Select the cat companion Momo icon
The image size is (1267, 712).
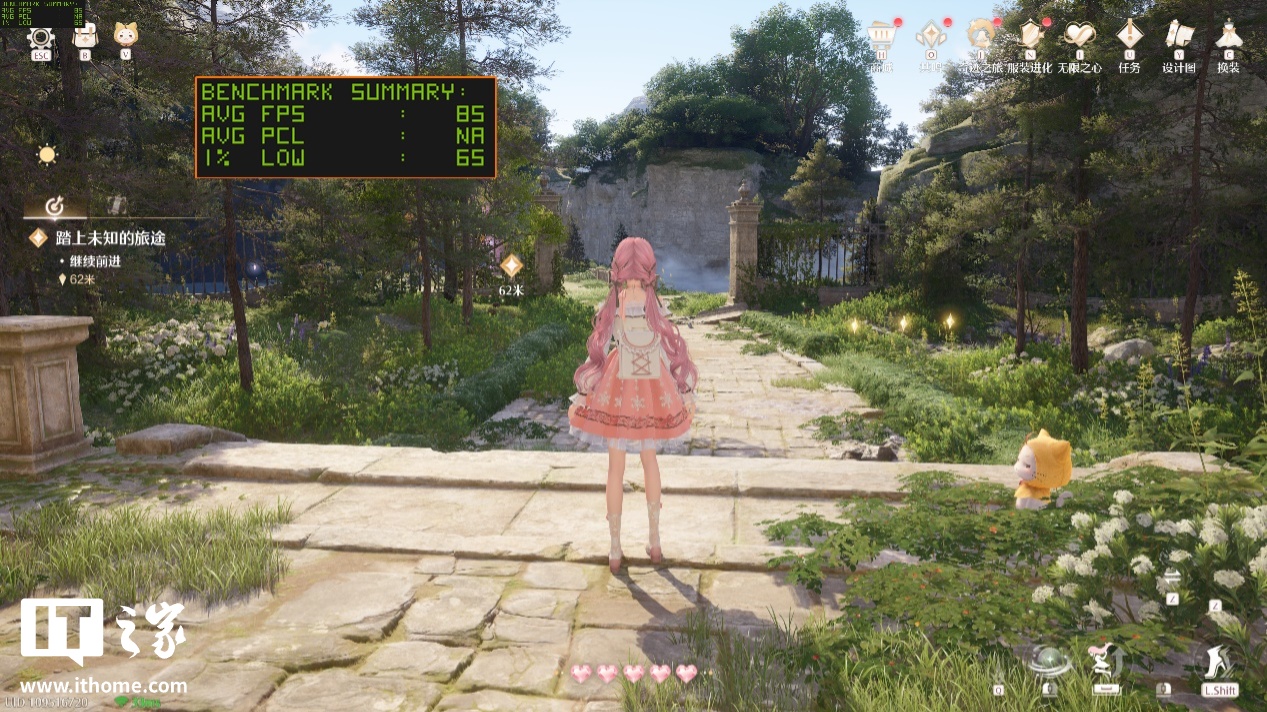(125, 36)
